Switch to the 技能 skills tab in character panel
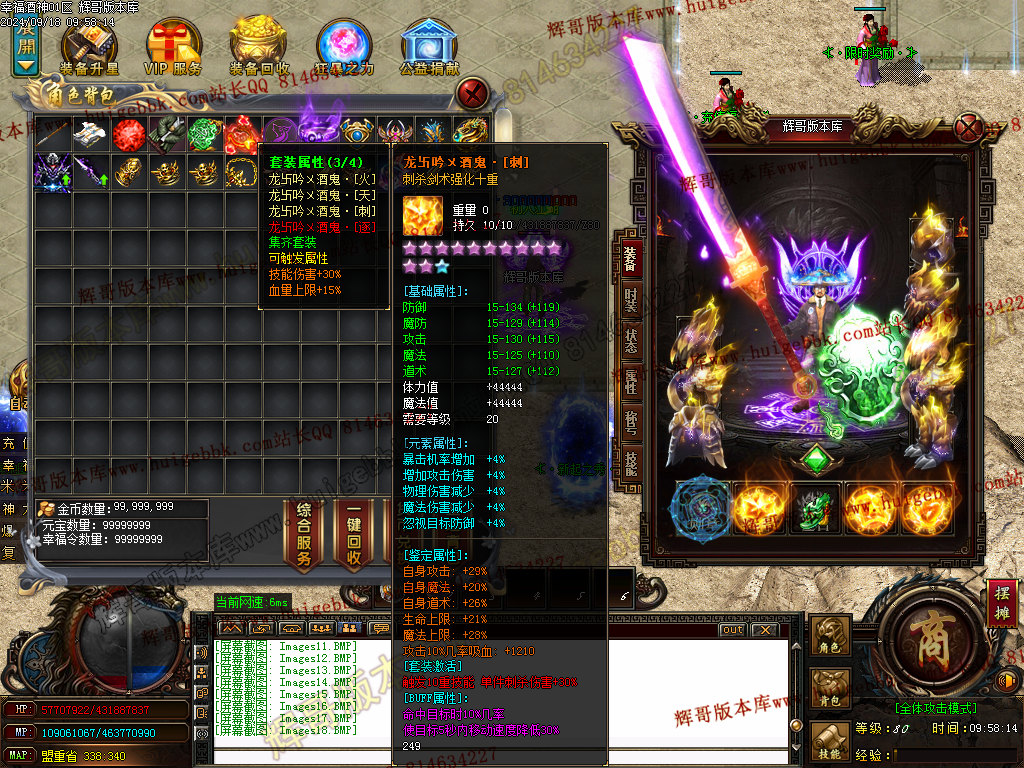The width and height of the screenshot is (1024, 768). [x=630, y=461]
